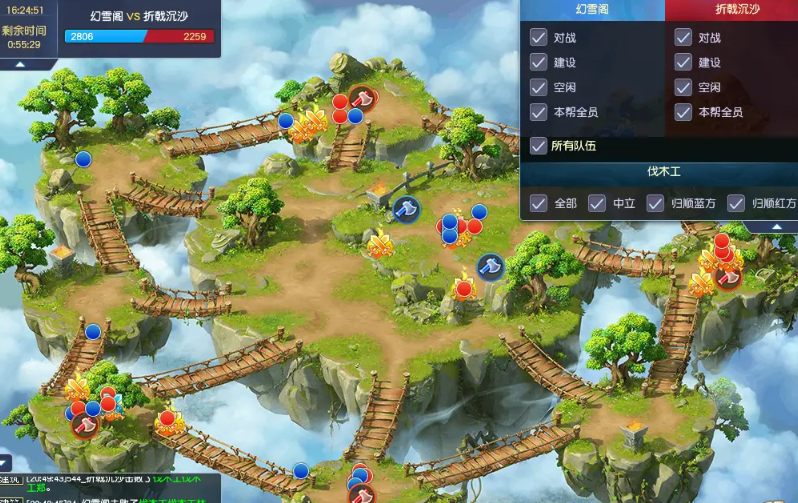Viewport: 798px width, 503px height.
Task: Collapse the timer panel with the up arrow
Action: click(x=19, y=63)
